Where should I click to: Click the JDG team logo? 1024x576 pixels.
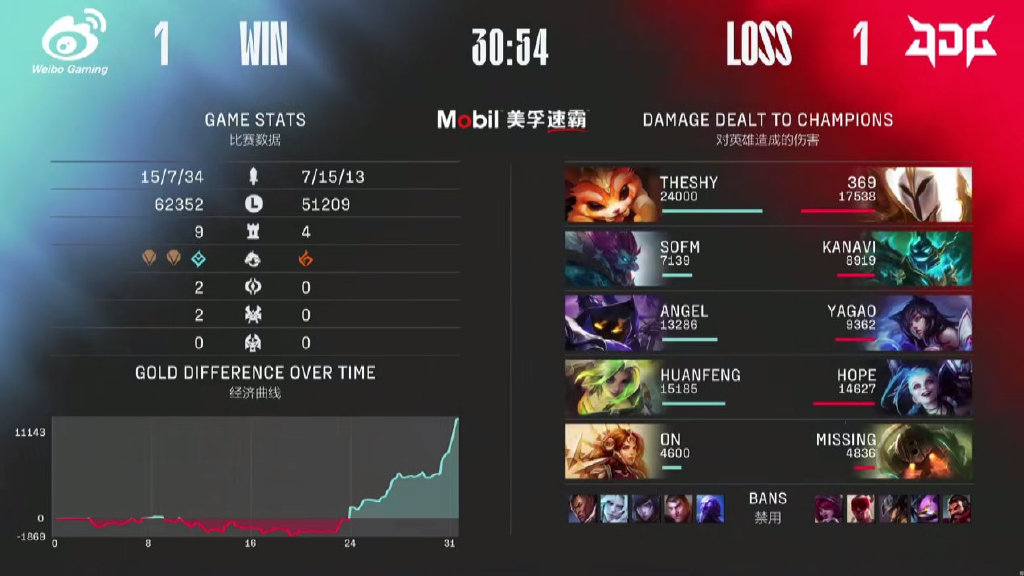tap(950, 41)
